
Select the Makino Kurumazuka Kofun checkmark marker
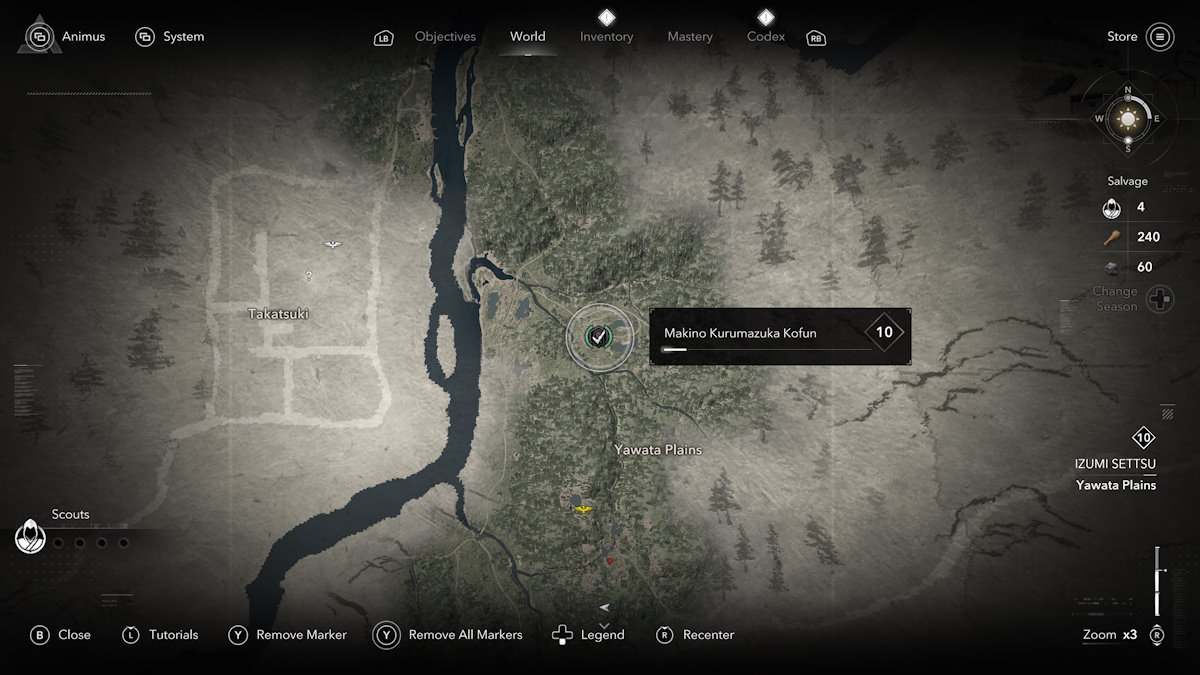(x=598, y=337)
